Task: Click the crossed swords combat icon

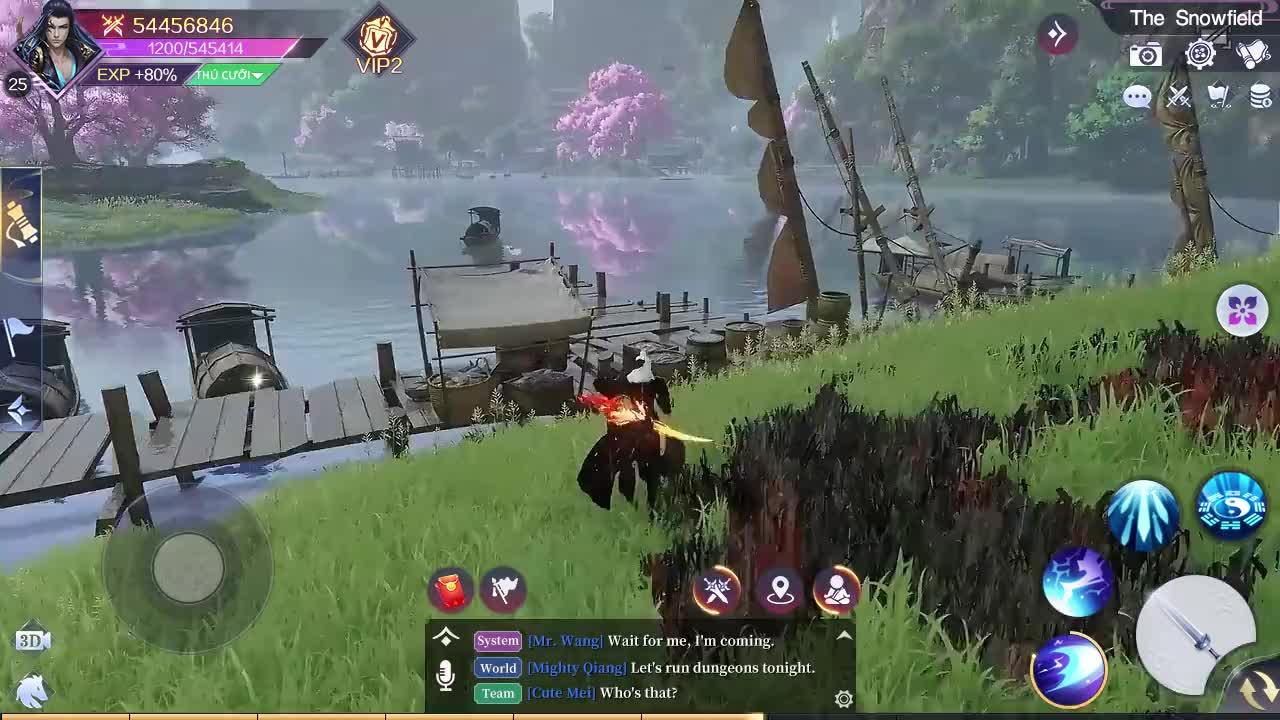Action: click(x=1178, y=97)
